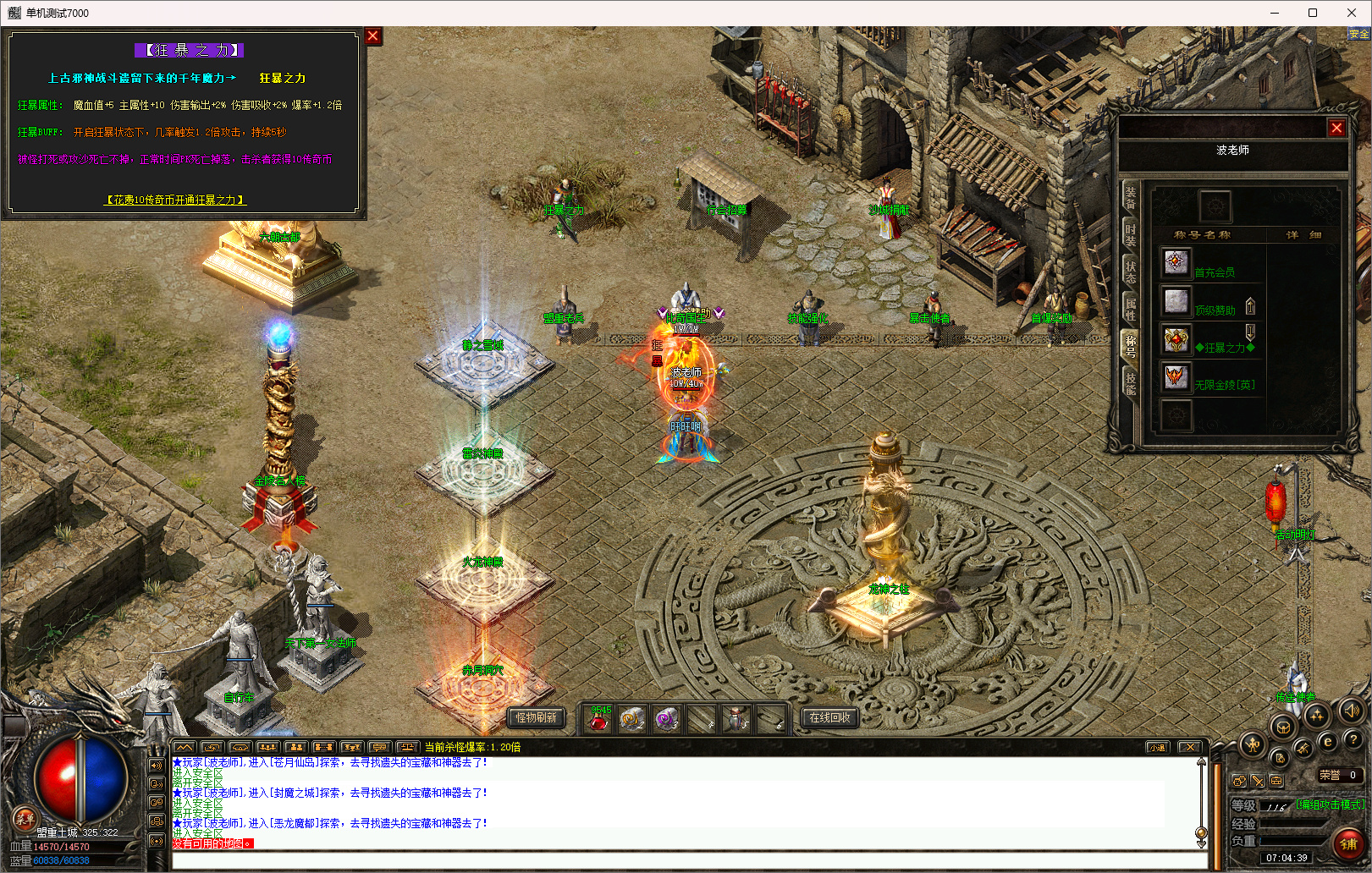
Task: Click the 花费10传奇币开通狂暴之力 link
Action: point(175,200)
